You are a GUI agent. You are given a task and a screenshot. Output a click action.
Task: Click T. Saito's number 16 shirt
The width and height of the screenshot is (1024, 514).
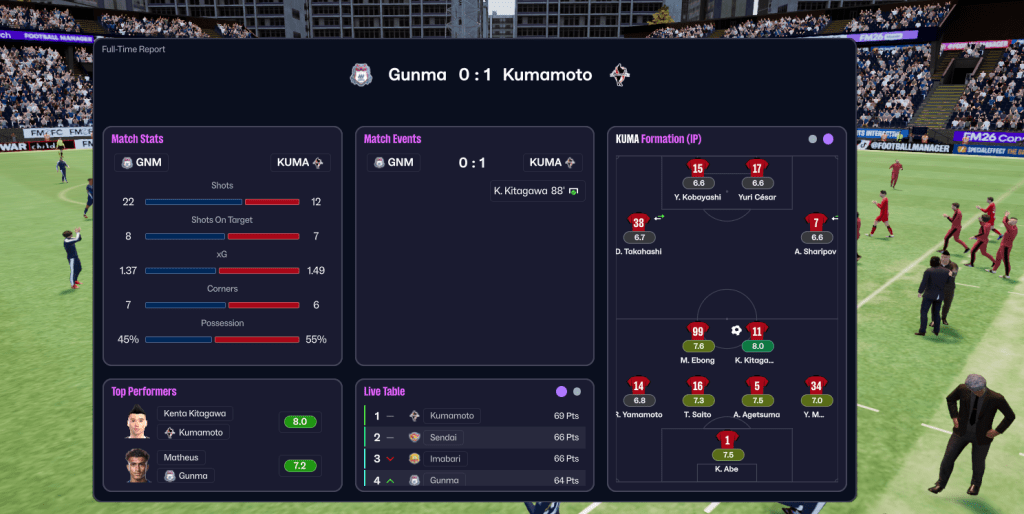(x=698, y=385)
